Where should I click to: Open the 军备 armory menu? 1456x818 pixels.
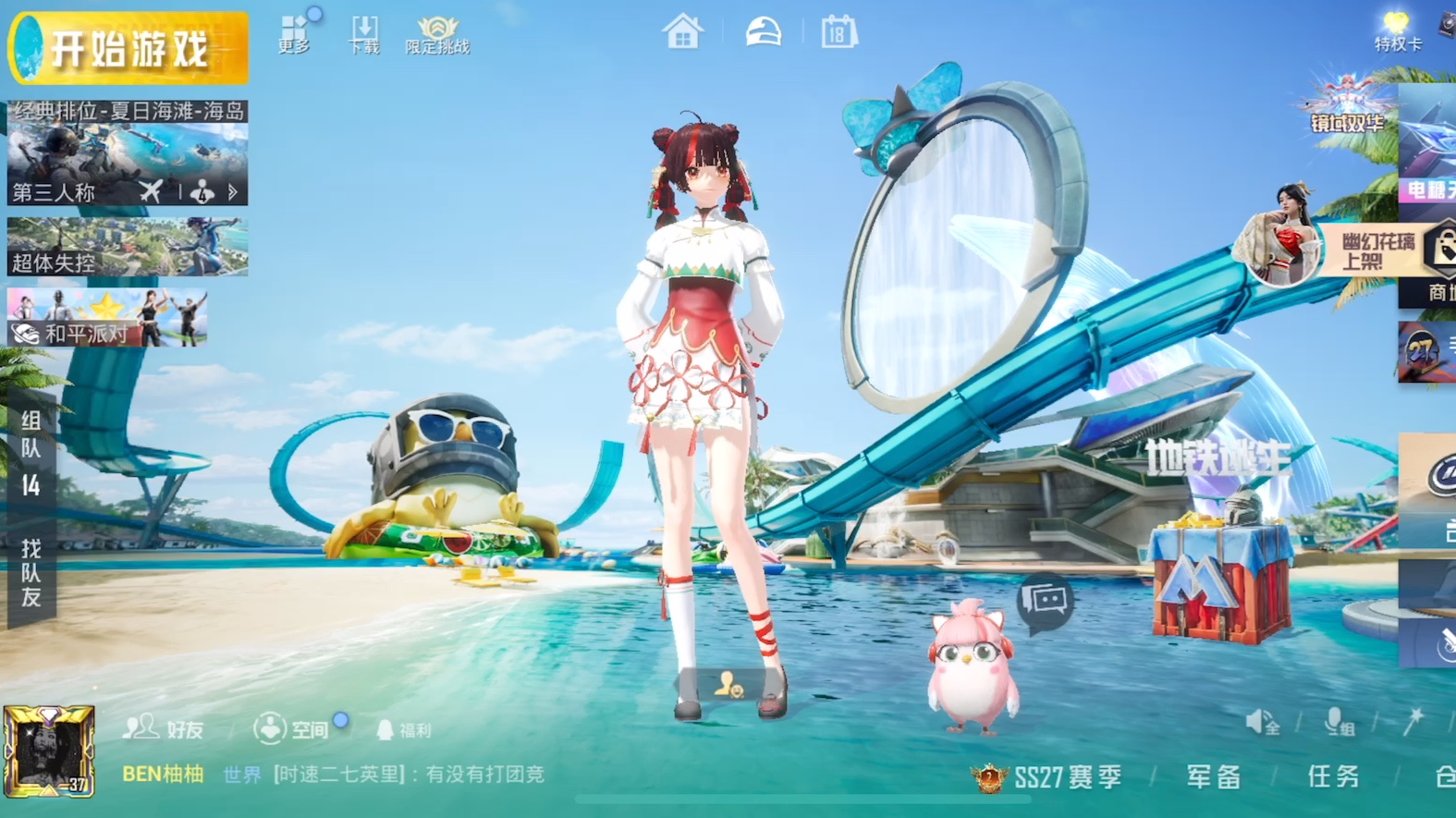pos(1213,776)
